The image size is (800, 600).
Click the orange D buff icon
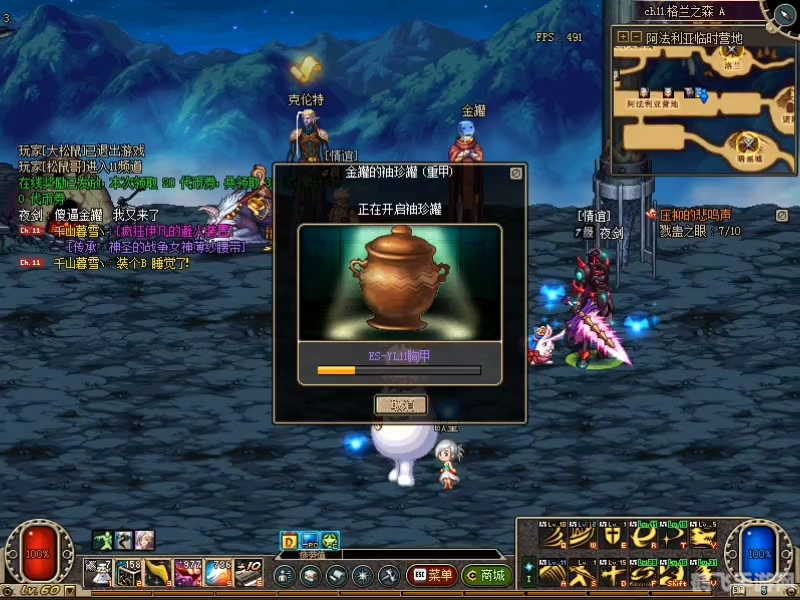click(x=290, y=542)
